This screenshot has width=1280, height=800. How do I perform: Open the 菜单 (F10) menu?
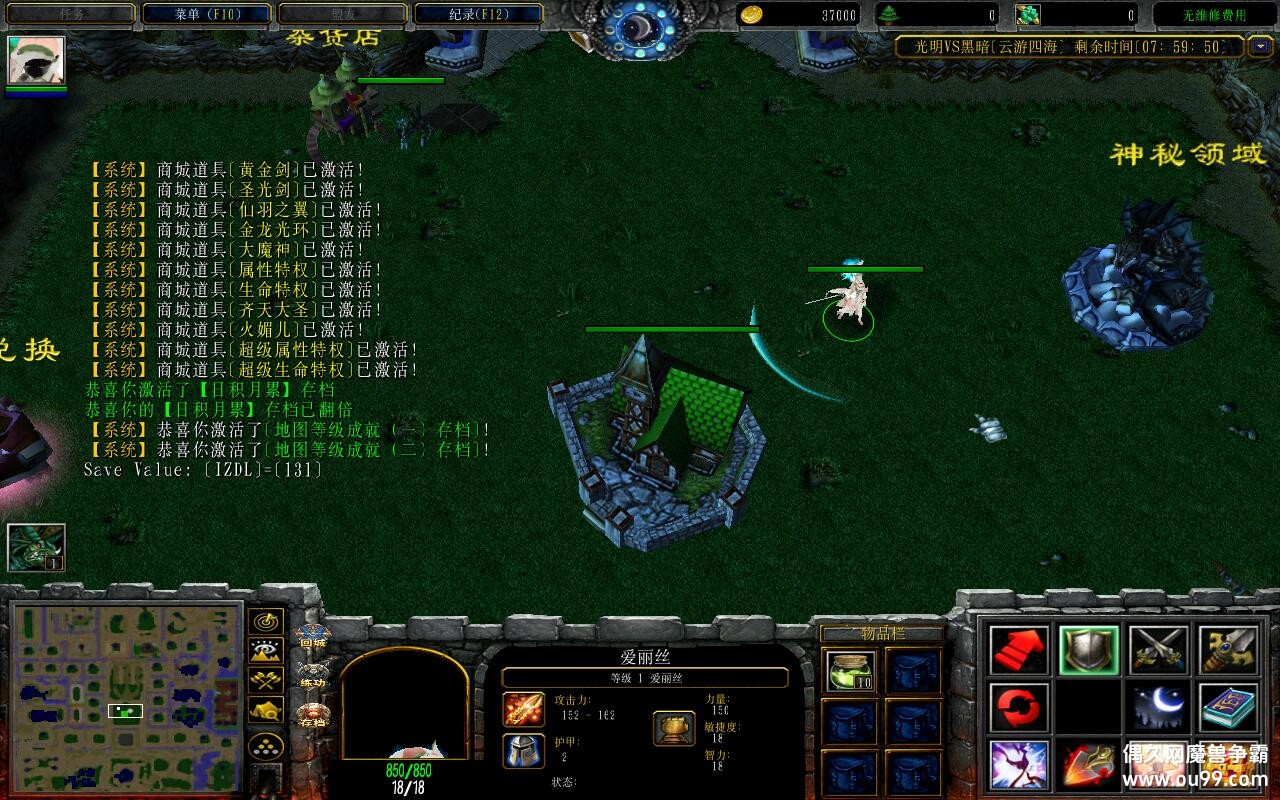207,14
